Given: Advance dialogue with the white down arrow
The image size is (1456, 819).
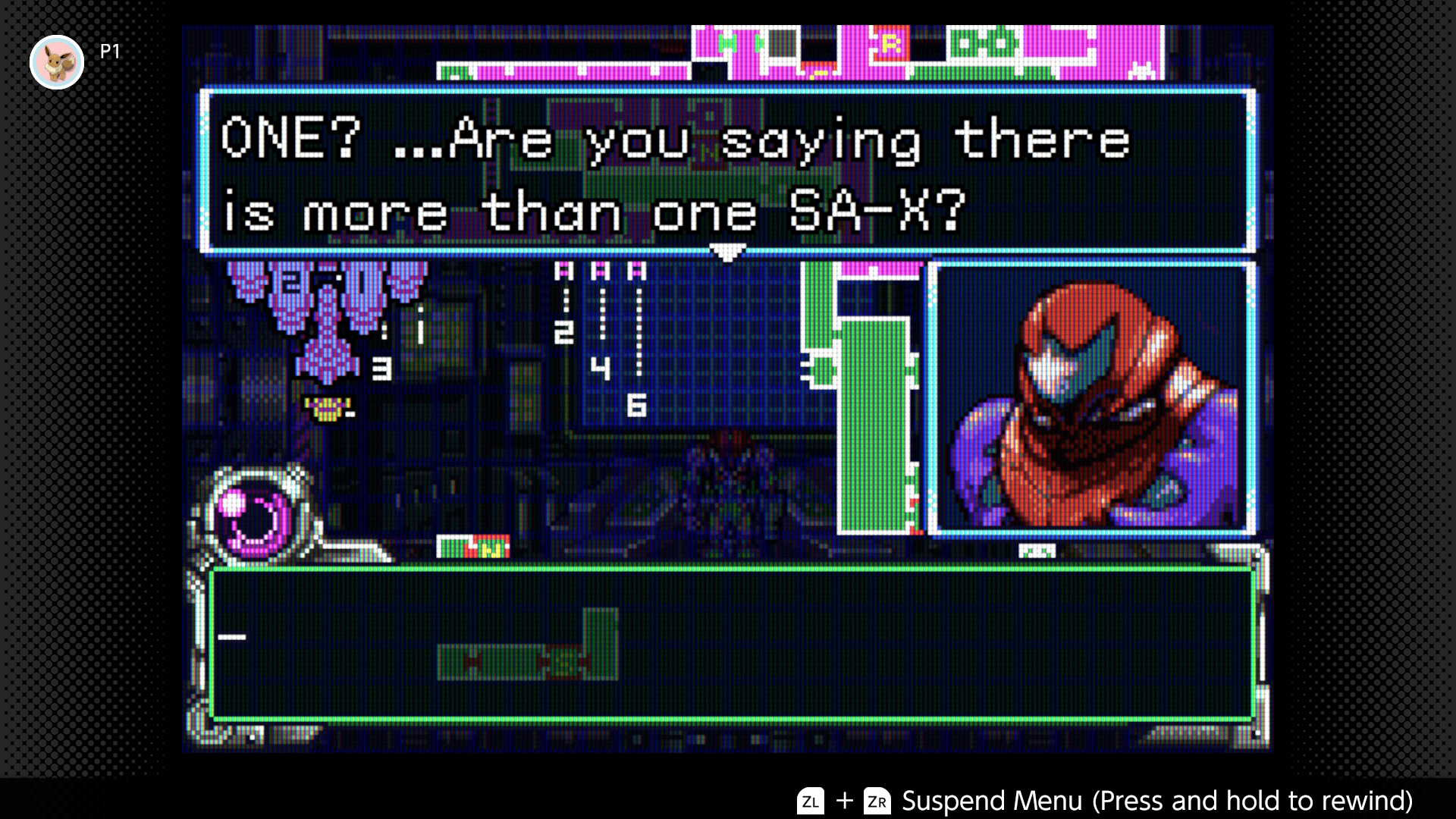Looking at the screenshot, I should pyautogui.click(x=726, y=253).
